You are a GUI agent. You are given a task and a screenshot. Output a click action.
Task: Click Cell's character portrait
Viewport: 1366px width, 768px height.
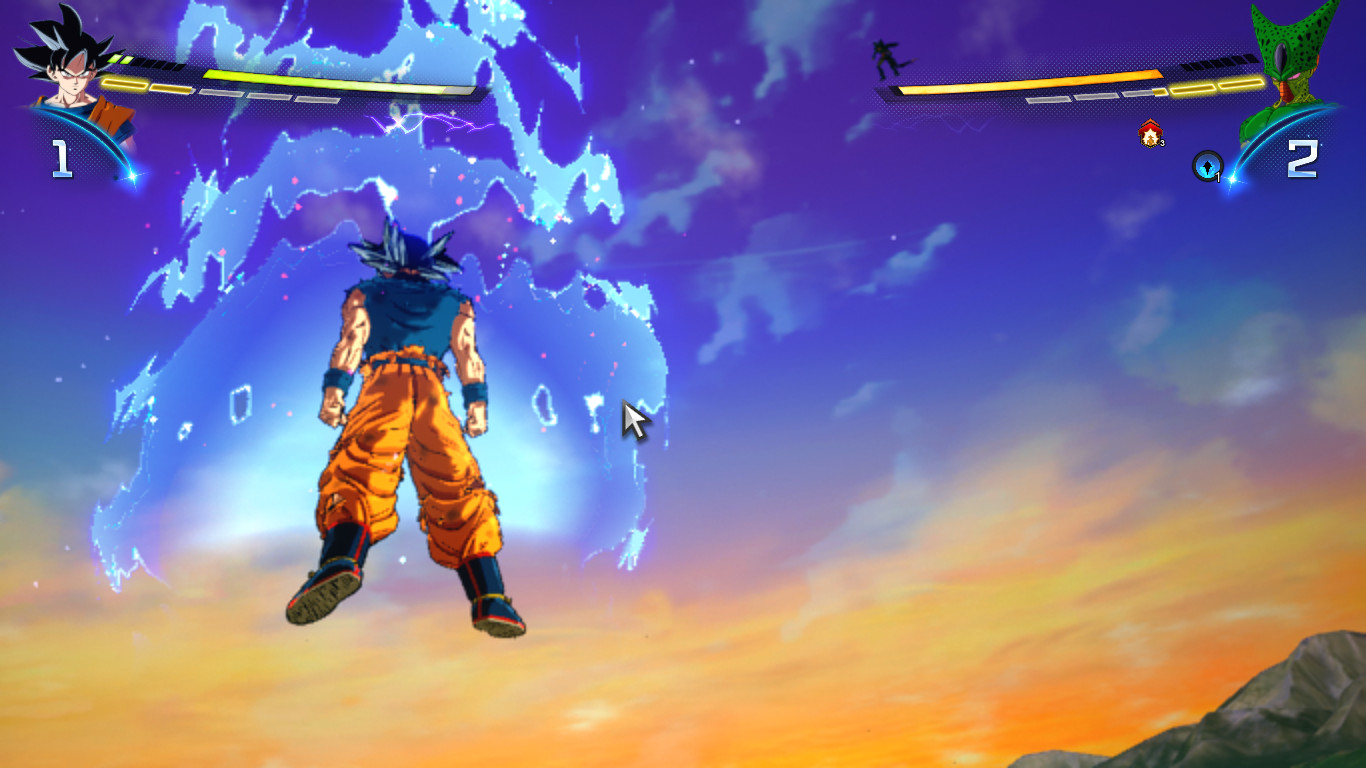pos(1292,60)
